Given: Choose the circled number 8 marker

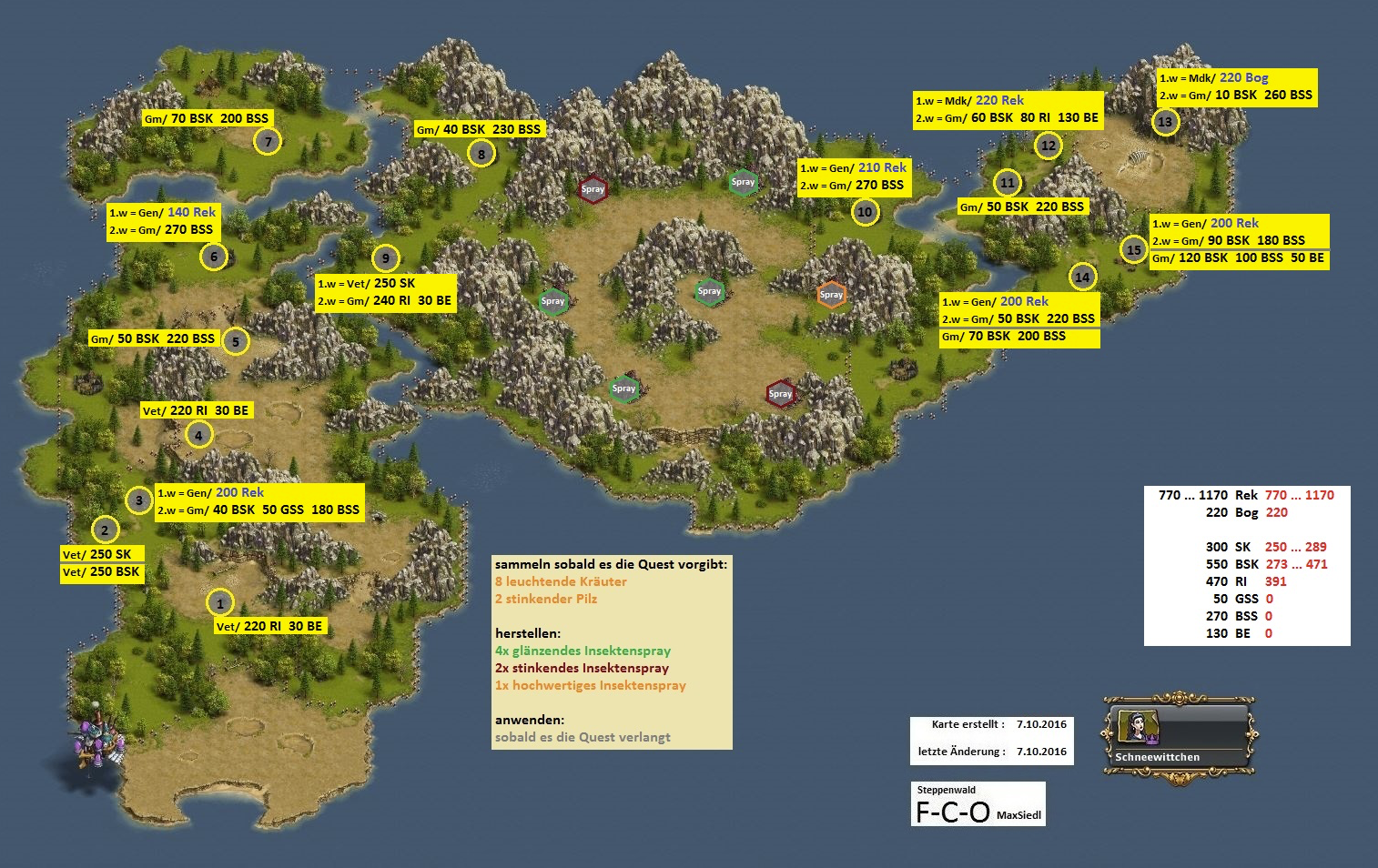Looking at the screenshot, I should (481, 154).
